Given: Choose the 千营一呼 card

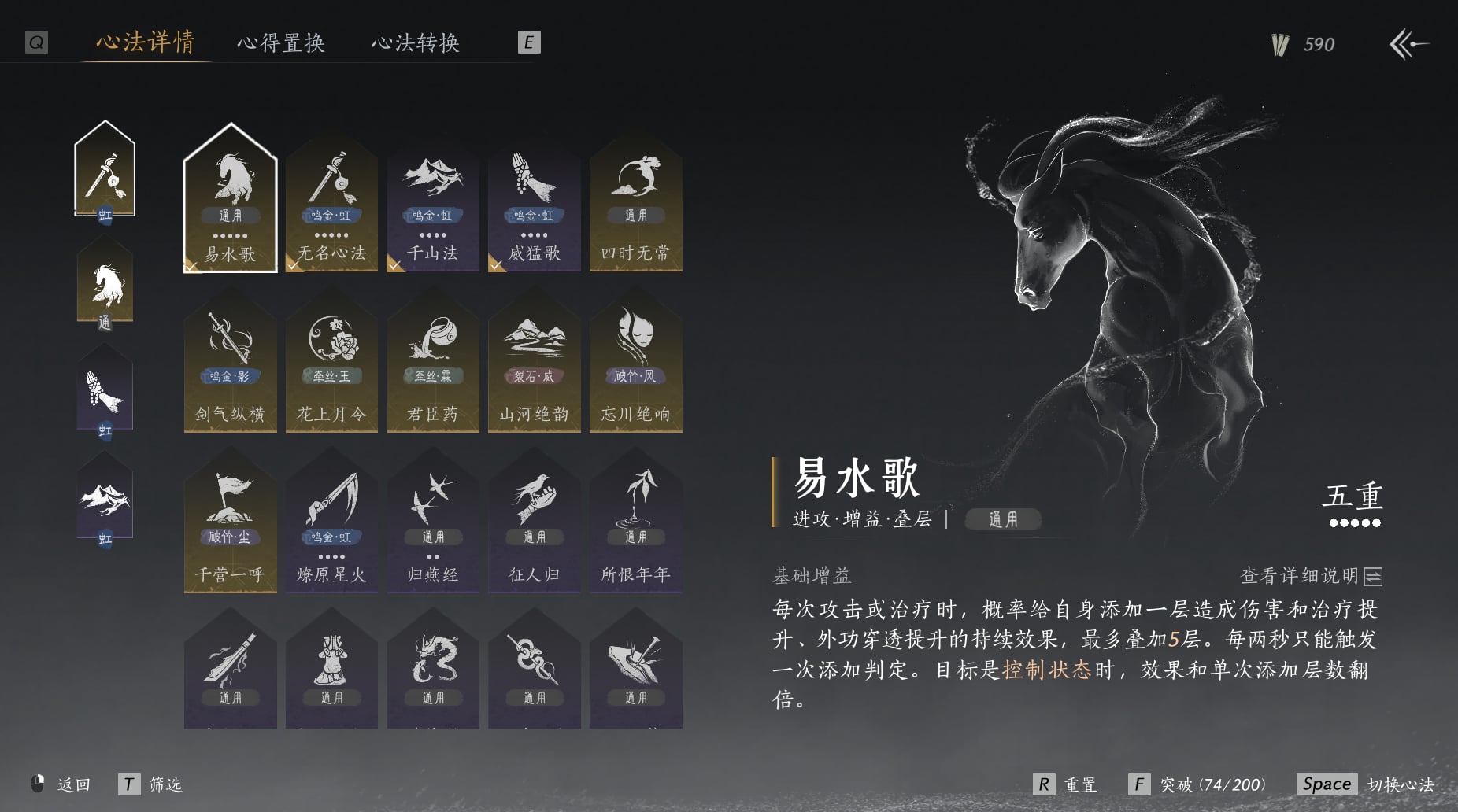Looking at the screenshot, I should [230, 527].
